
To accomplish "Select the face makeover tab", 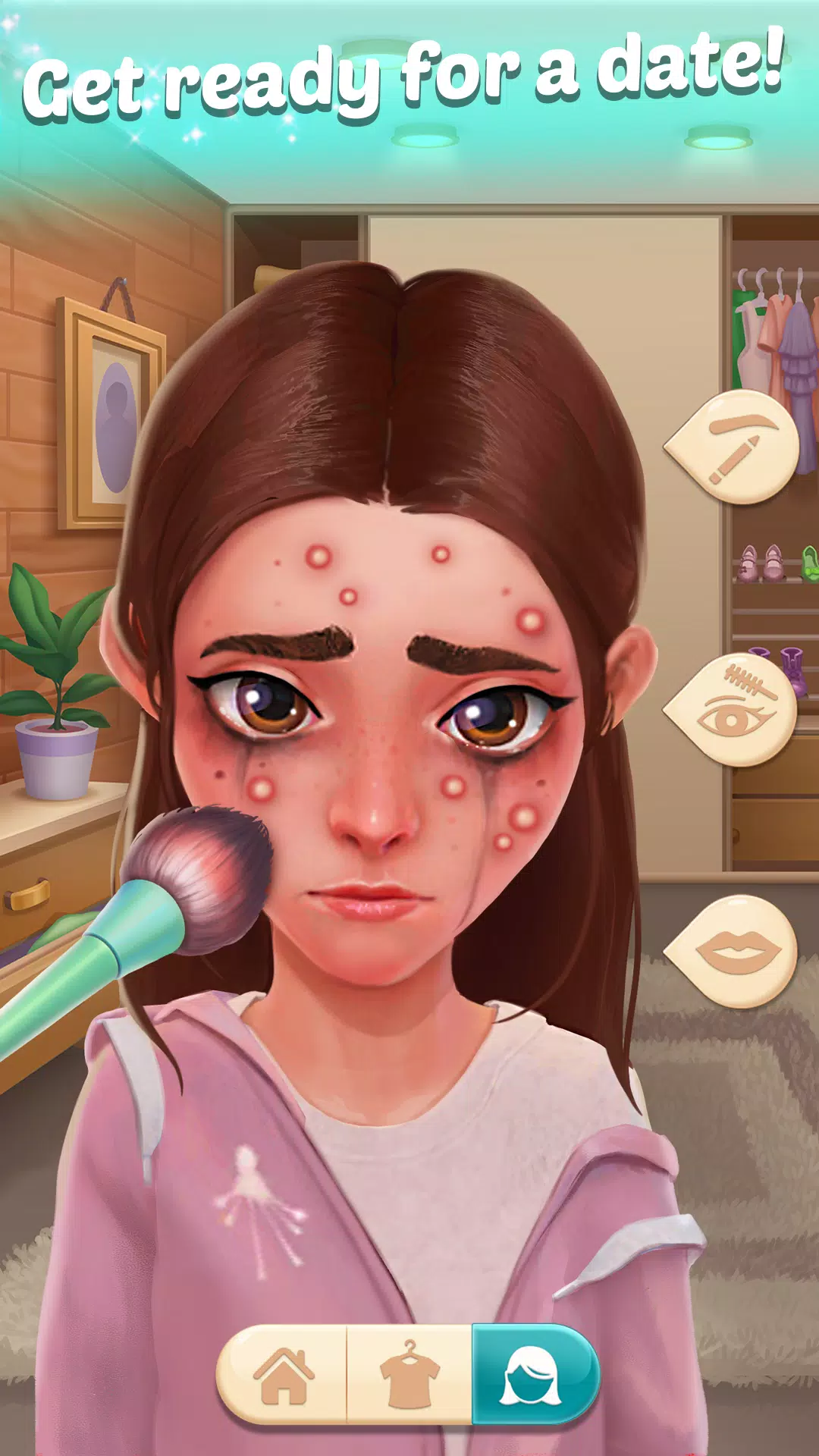I will (533, 1375).
